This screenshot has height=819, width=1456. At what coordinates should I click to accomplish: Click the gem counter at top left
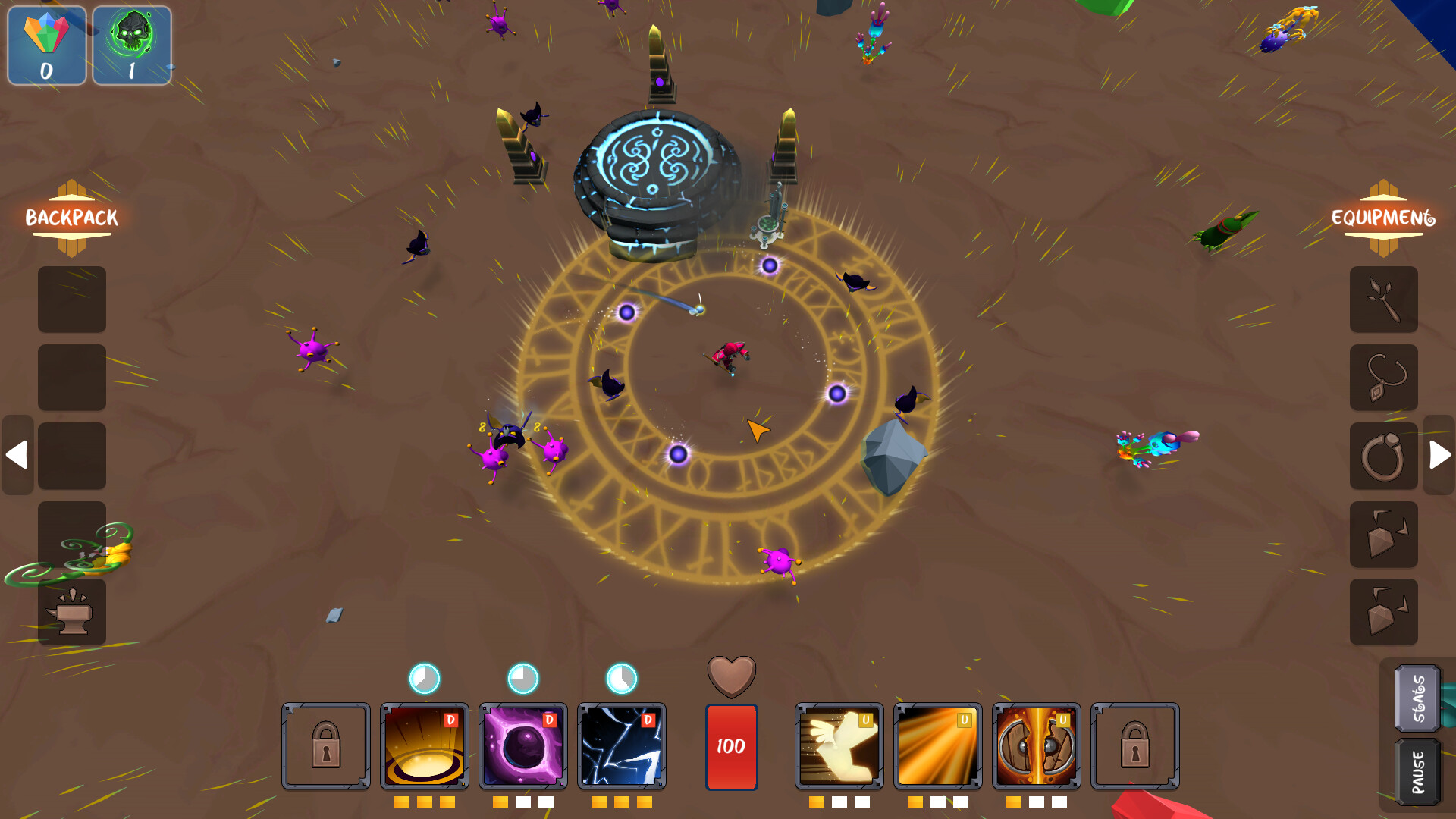point(46,45)
